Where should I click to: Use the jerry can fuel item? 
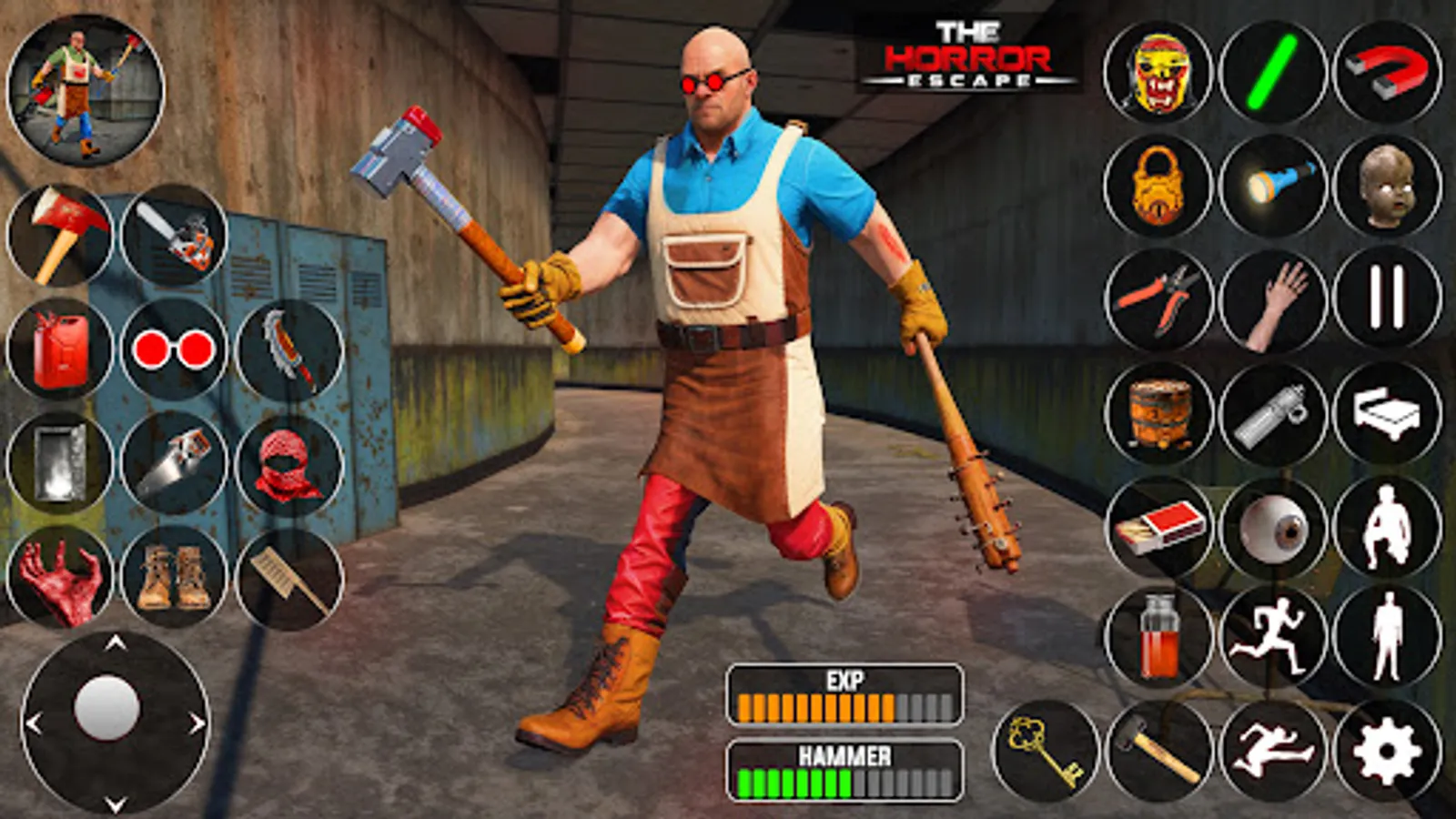pyautogui.click(x=59, y=350)
